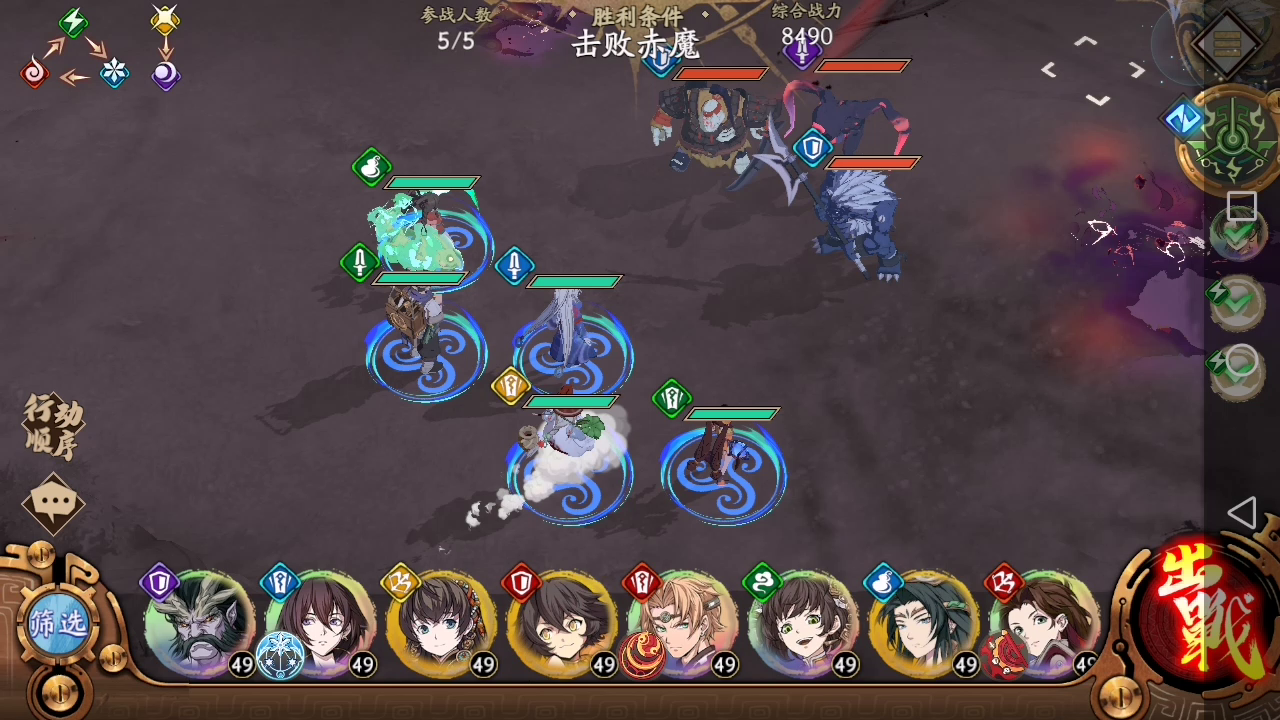Viewport: 1280px width, 720px height.
Task: Click the purple moon dark element icon
Action: (x=165, y=75)
